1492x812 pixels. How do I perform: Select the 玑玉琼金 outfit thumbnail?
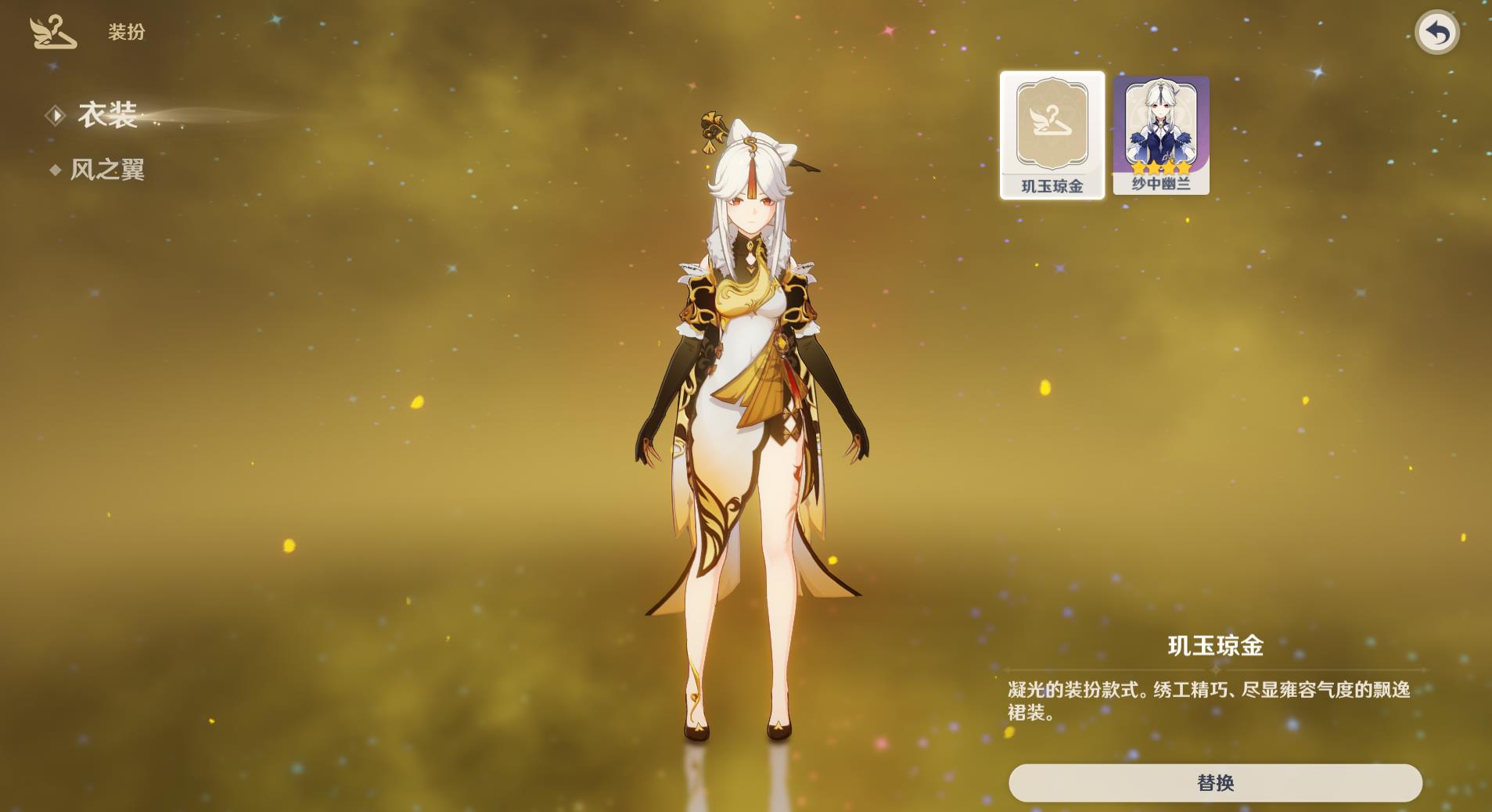[x=1052, y=133]
